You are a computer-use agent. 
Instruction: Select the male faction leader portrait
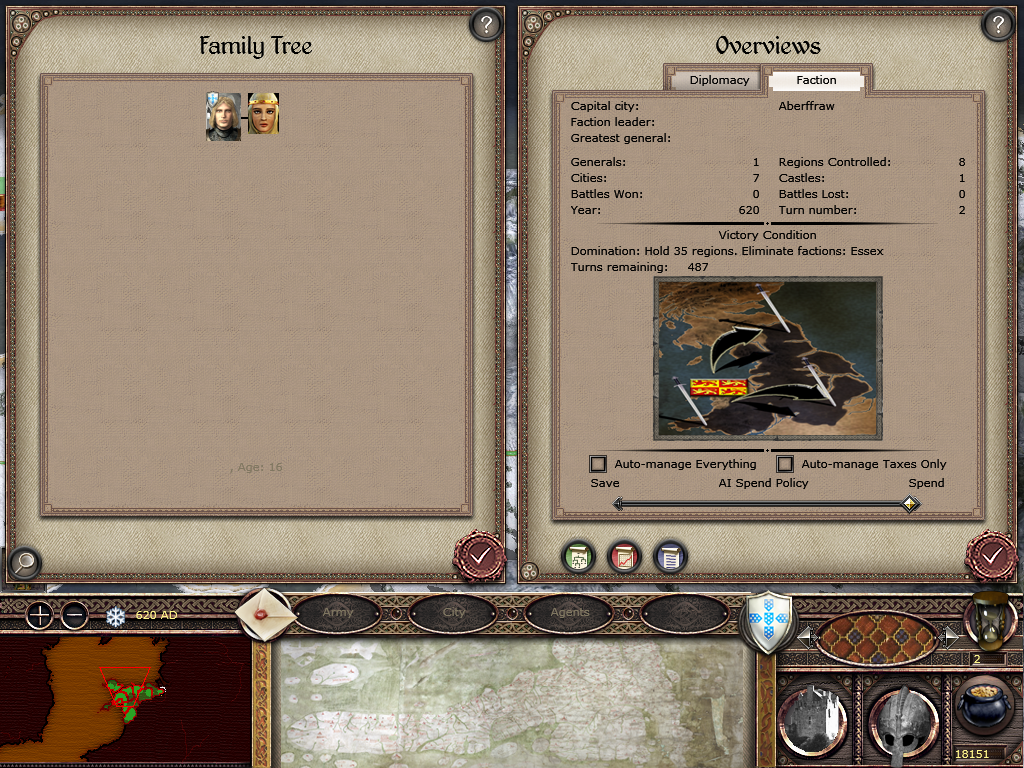pyautogui.click(x=223, y=116)
